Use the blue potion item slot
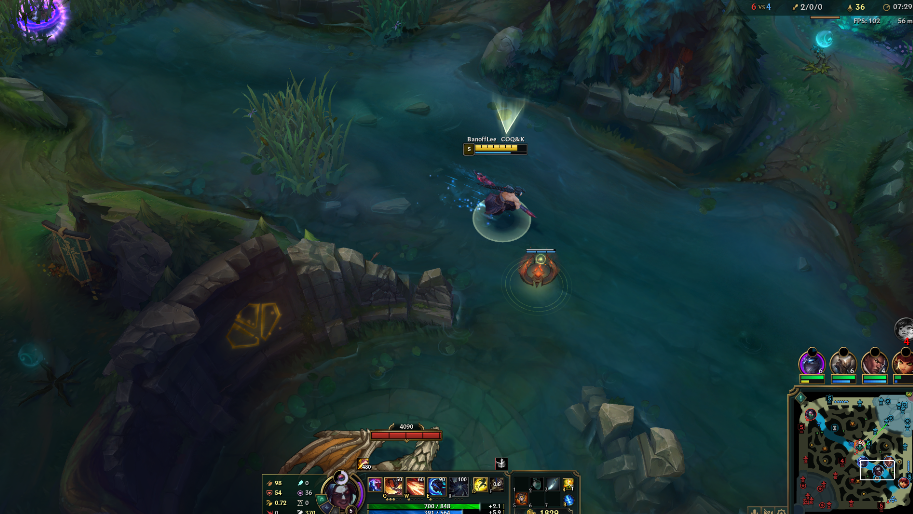 (568, 499)
